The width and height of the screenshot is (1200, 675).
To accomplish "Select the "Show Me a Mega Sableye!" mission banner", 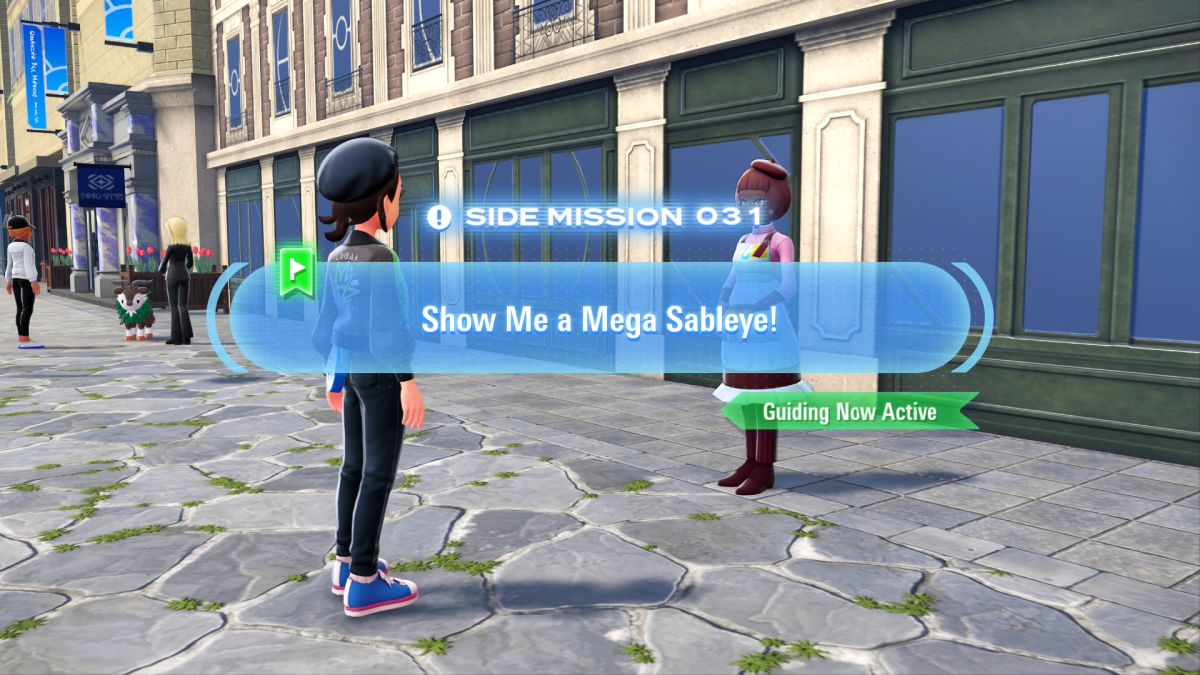I will 598,319.
